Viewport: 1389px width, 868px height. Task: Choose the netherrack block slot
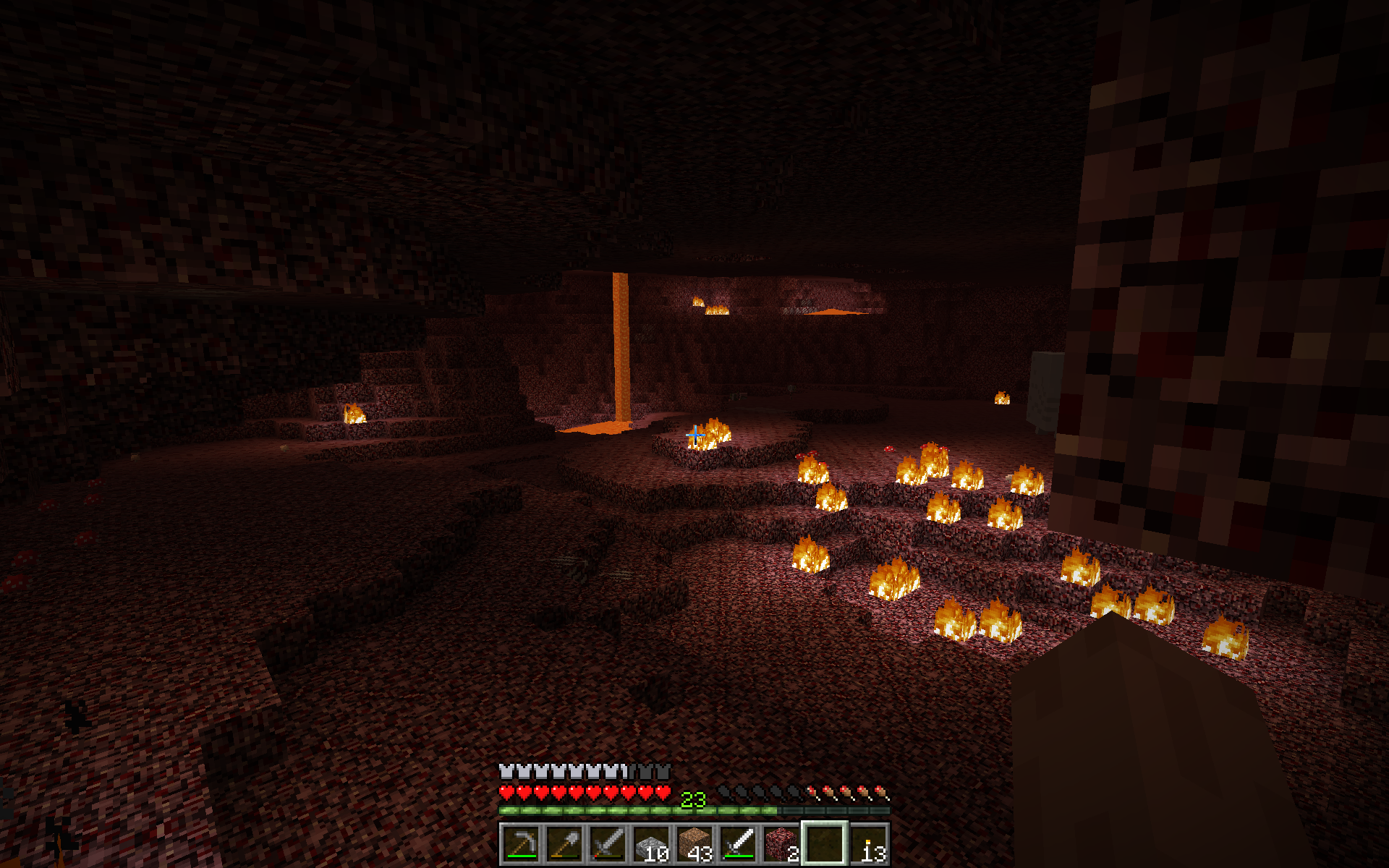(781, 843)
